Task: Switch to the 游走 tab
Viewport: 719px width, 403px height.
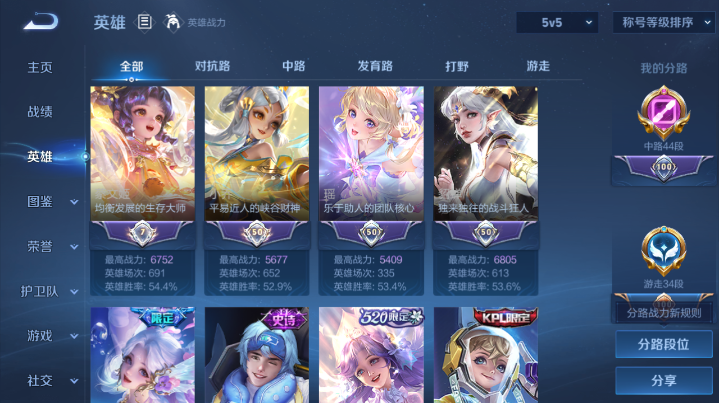Action: point(538,66)
